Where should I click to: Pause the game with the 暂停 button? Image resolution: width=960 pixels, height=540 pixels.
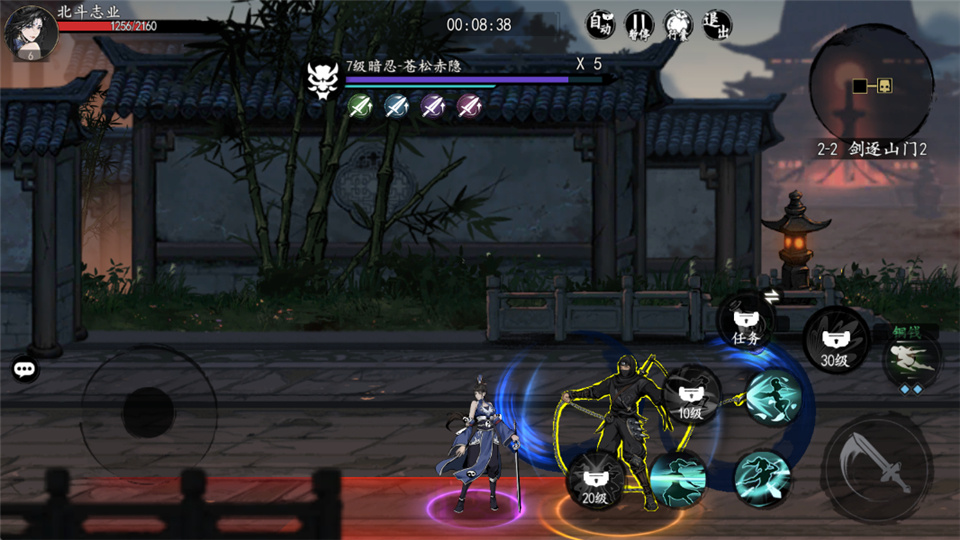(x=638, y=24)
